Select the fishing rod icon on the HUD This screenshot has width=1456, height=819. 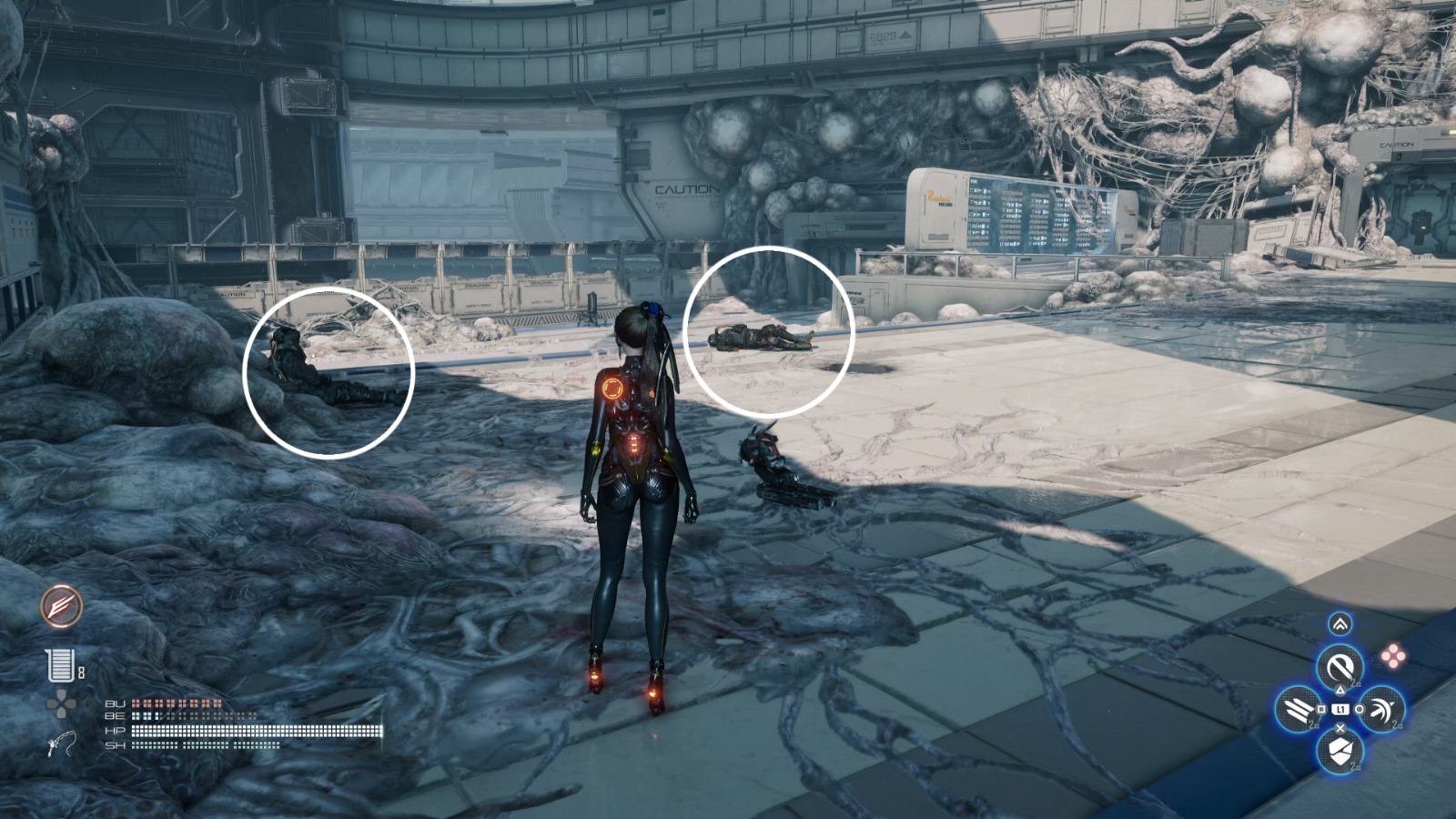(x=61, y=744)
